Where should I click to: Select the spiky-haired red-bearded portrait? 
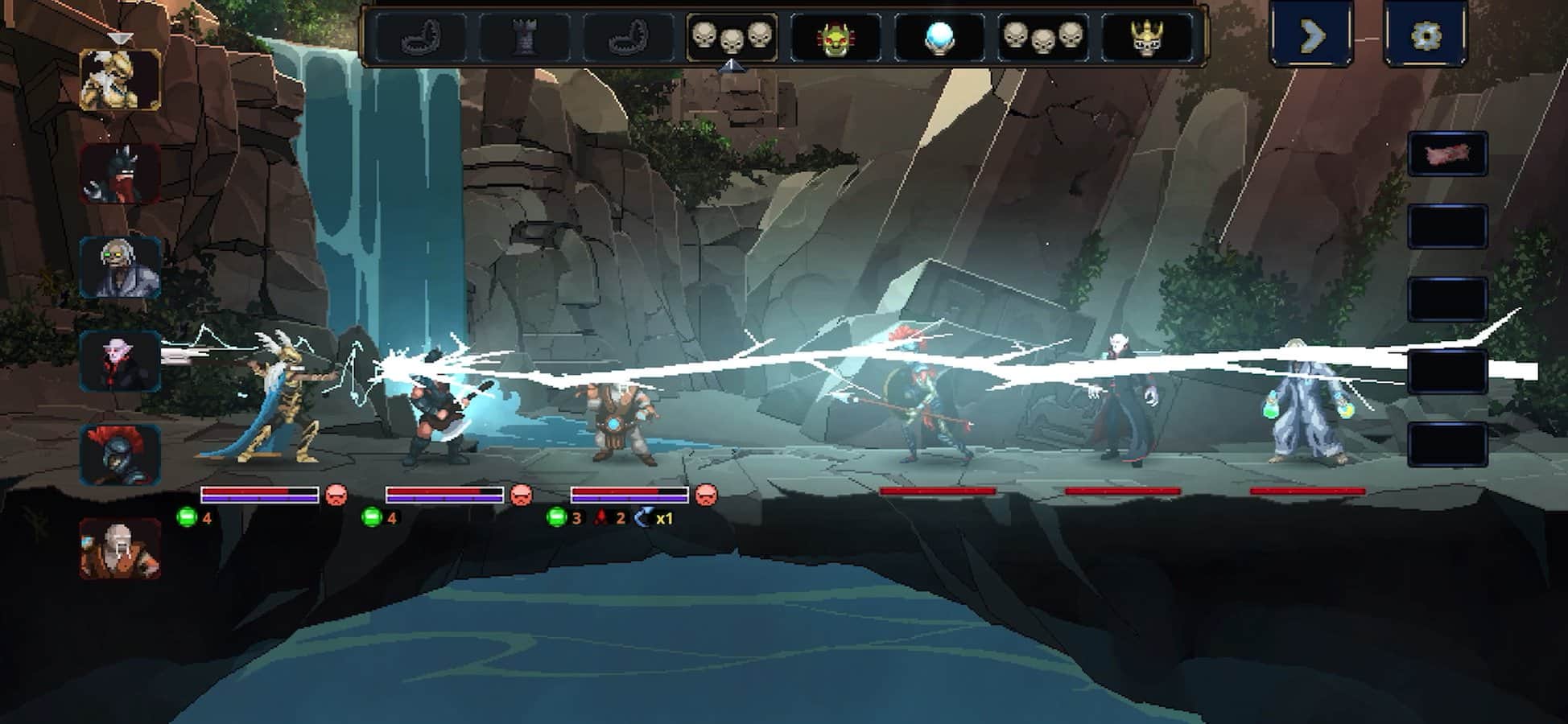tap(120, 174)
